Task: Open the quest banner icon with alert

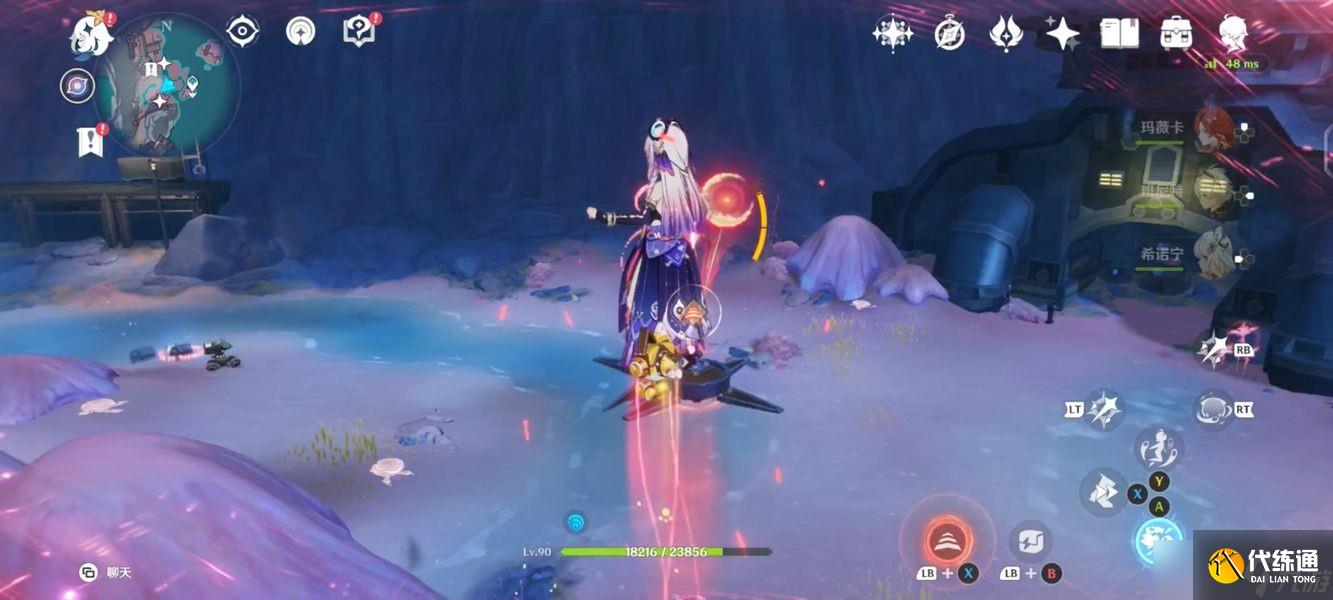Action: click(x=90, y=141)
